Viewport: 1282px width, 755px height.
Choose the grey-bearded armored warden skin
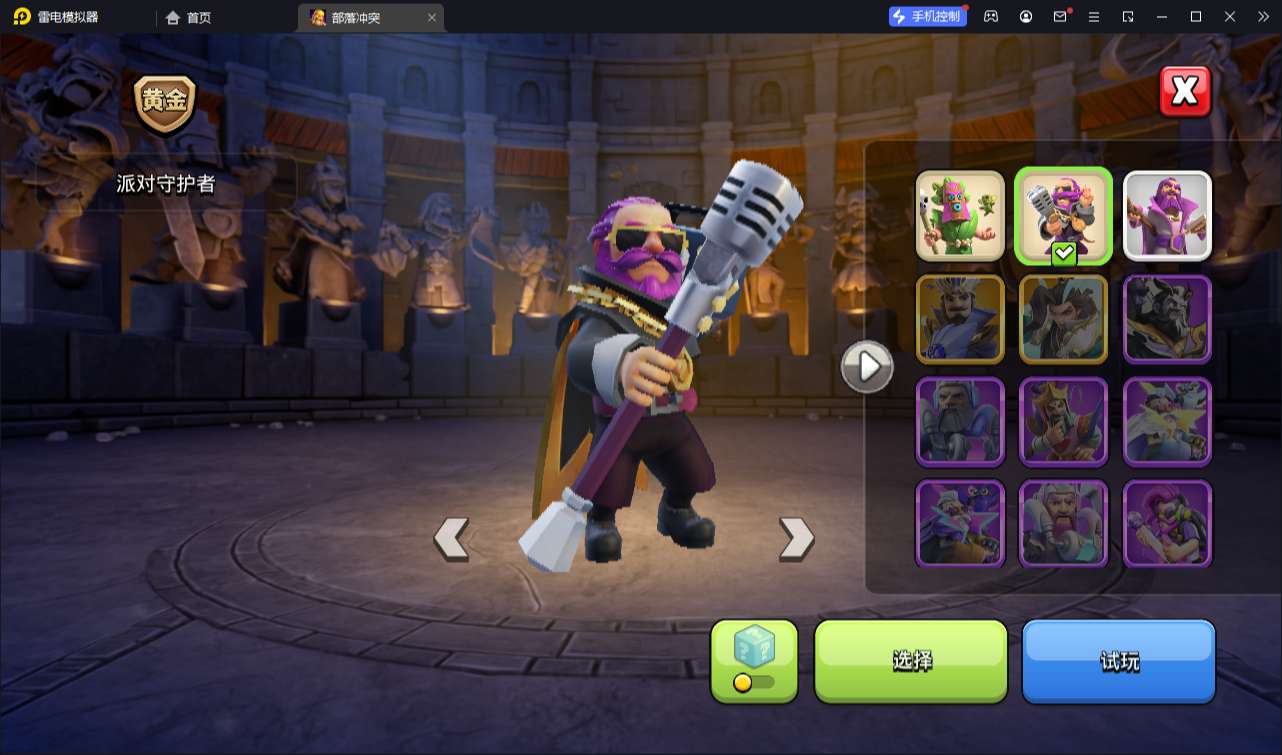pyautogui.click(x=960, y=421)
